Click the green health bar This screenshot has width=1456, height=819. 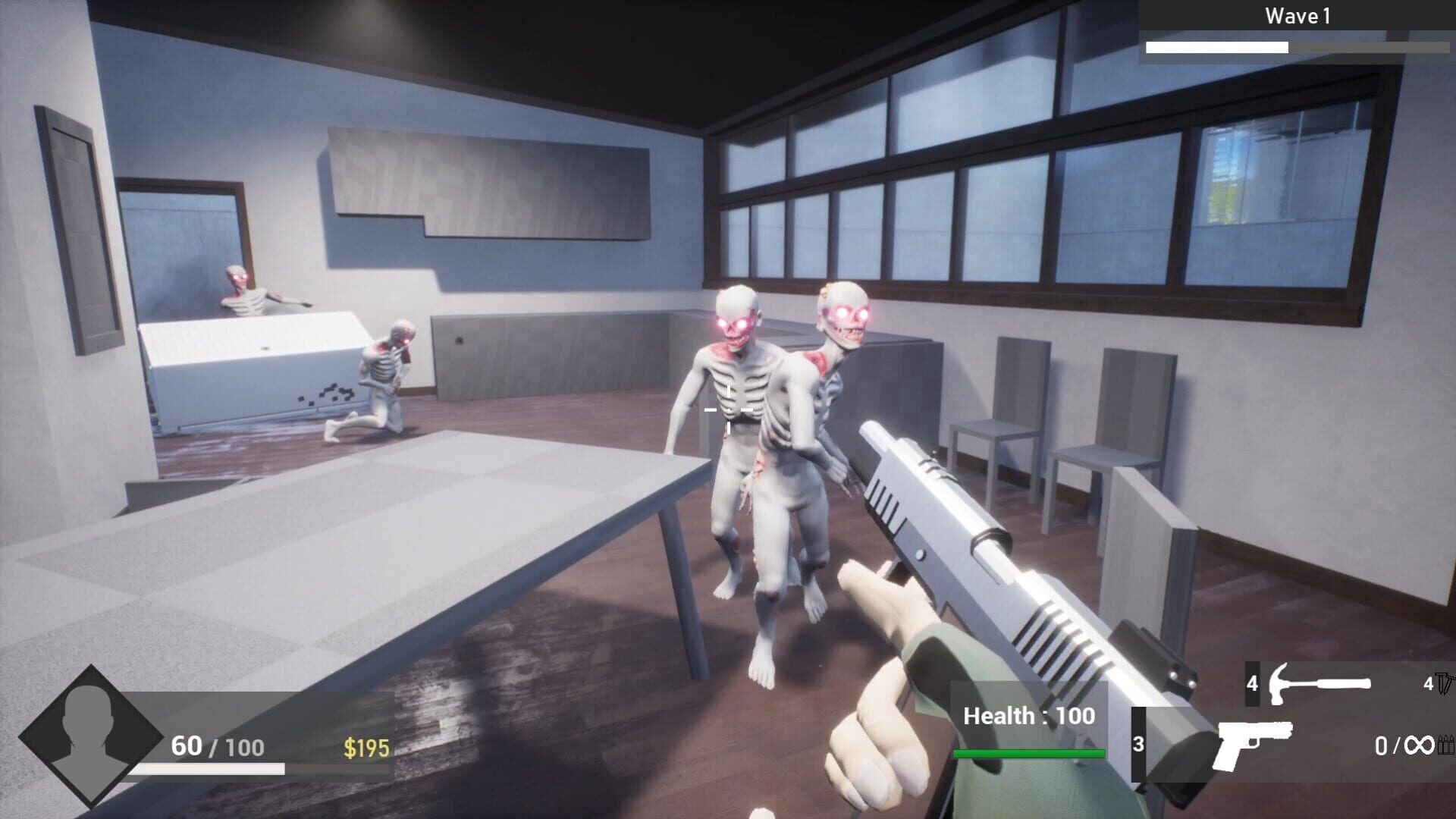(x=1028, y=755)
